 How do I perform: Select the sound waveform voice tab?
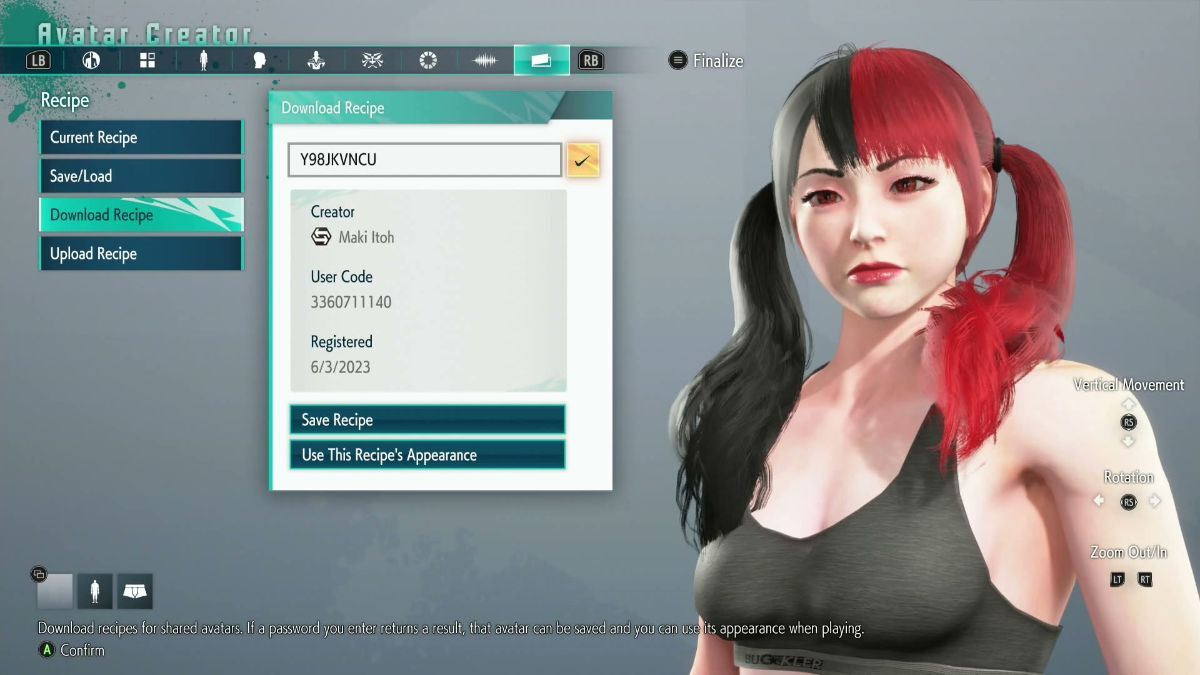pos(485,61)
